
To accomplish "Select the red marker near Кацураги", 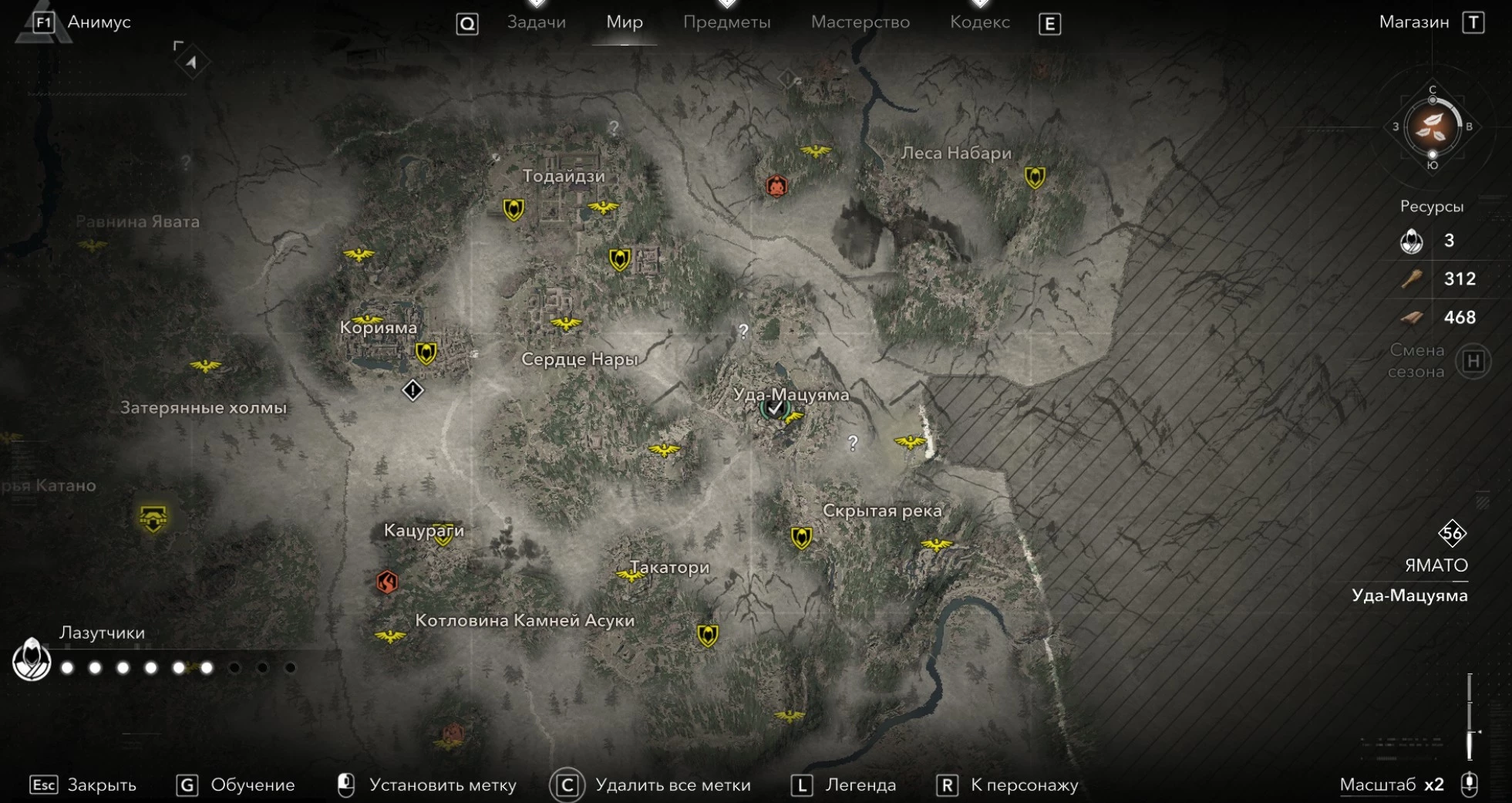I will pyautogui.click(x=387, y=582).
